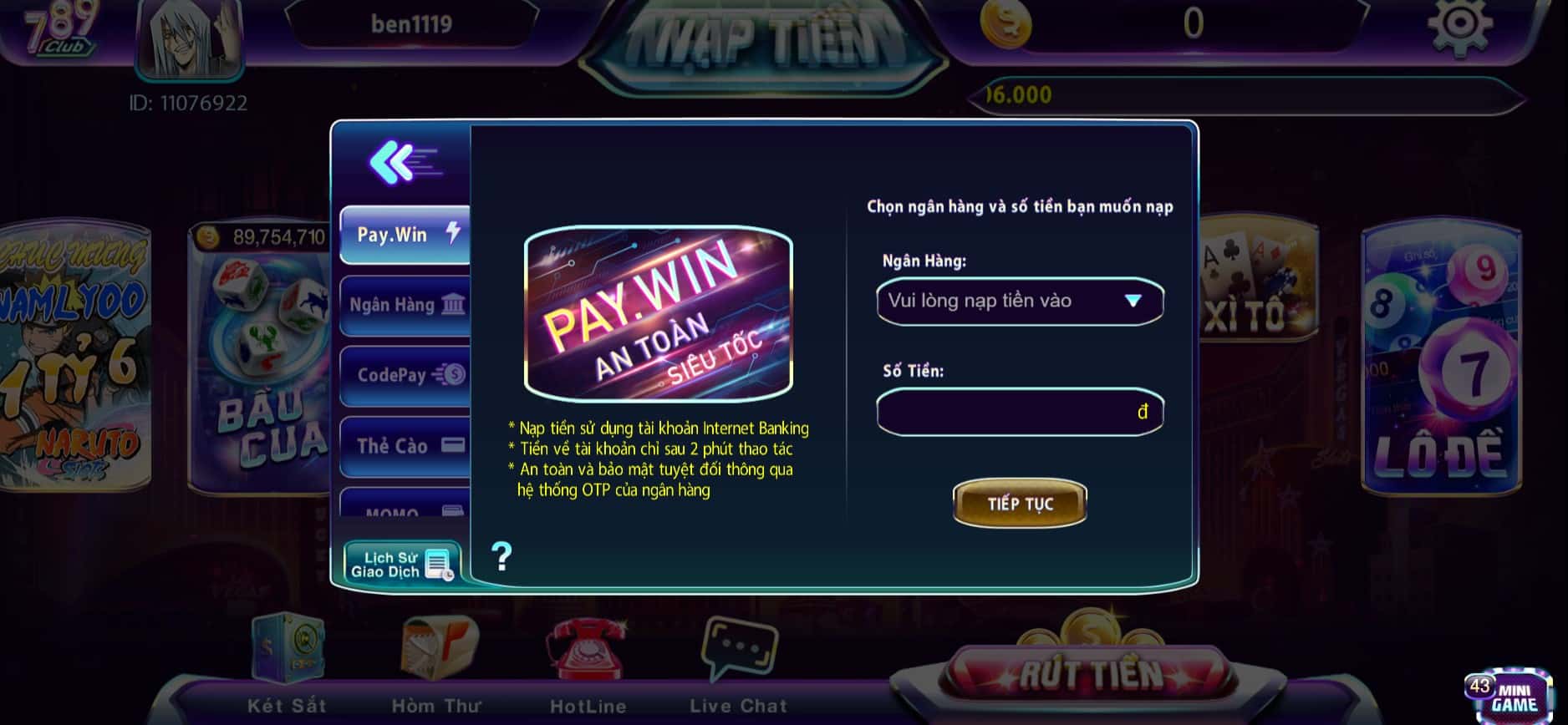Screen dimensions: 1568x725
Task: Click the question mark help icon
Action: coord(501,555)
